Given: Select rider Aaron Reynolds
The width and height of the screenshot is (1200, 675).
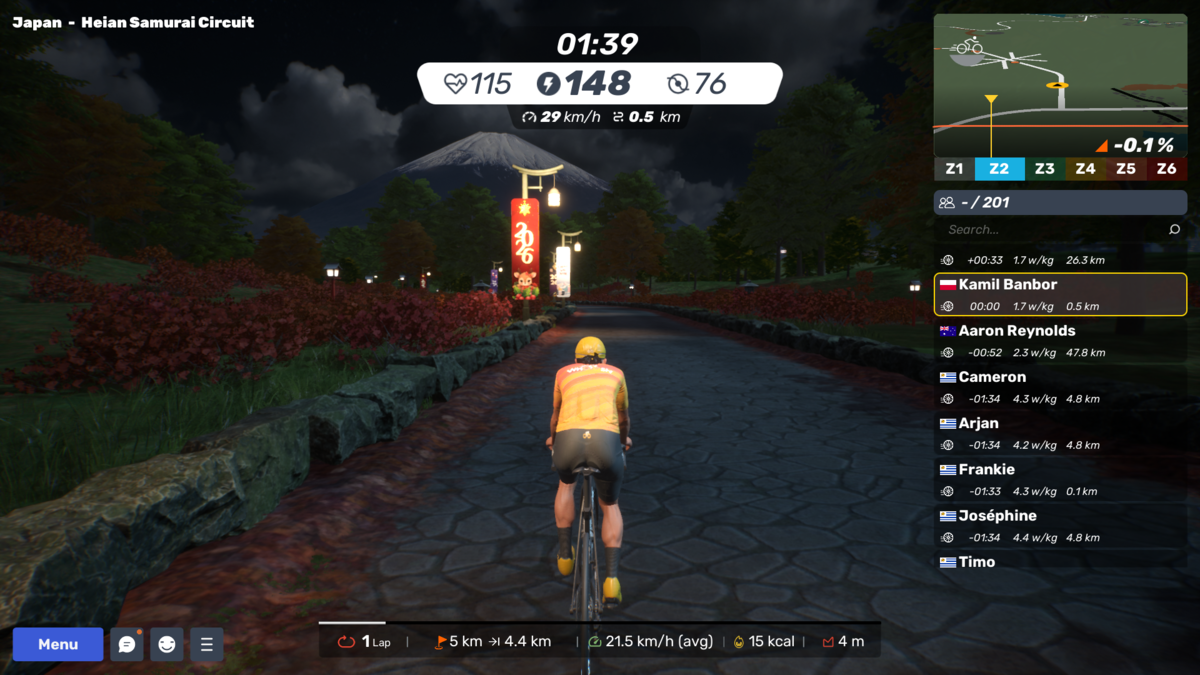Looking at the screenshot, I should 1060,341.
